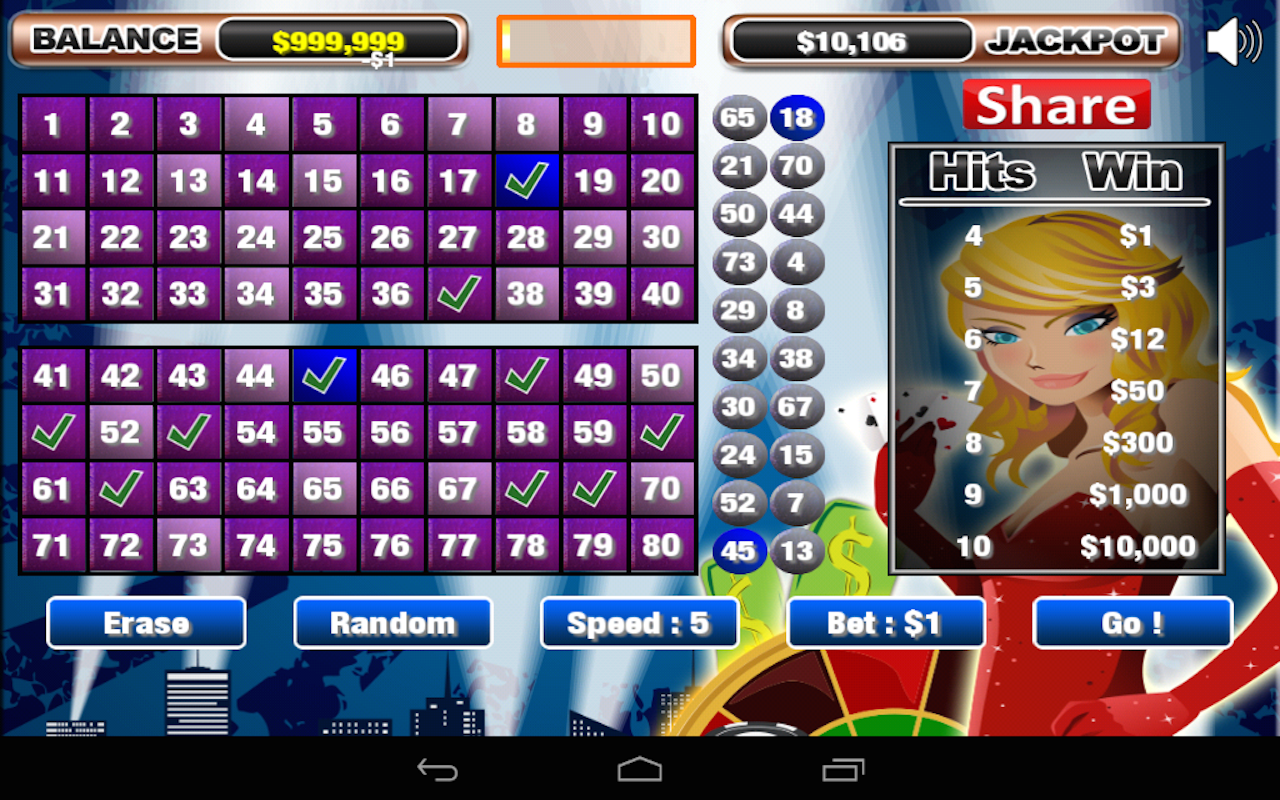This screenshot has height=800, width=1280.
Task: Click the gray ball numbered 52
Action: 738,503
